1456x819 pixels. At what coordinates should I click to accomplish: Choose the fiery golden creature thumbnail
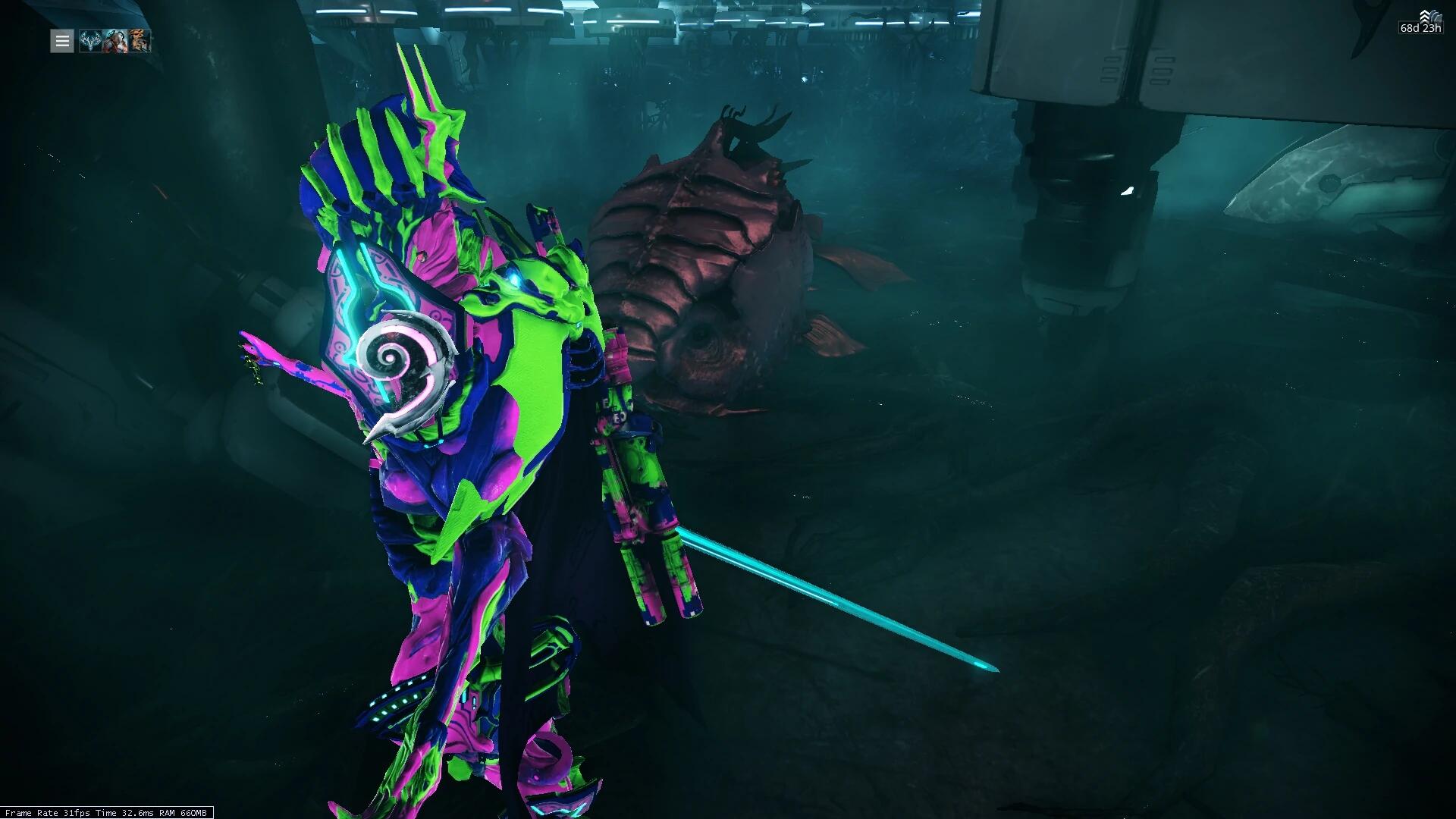tap(139, 41)
